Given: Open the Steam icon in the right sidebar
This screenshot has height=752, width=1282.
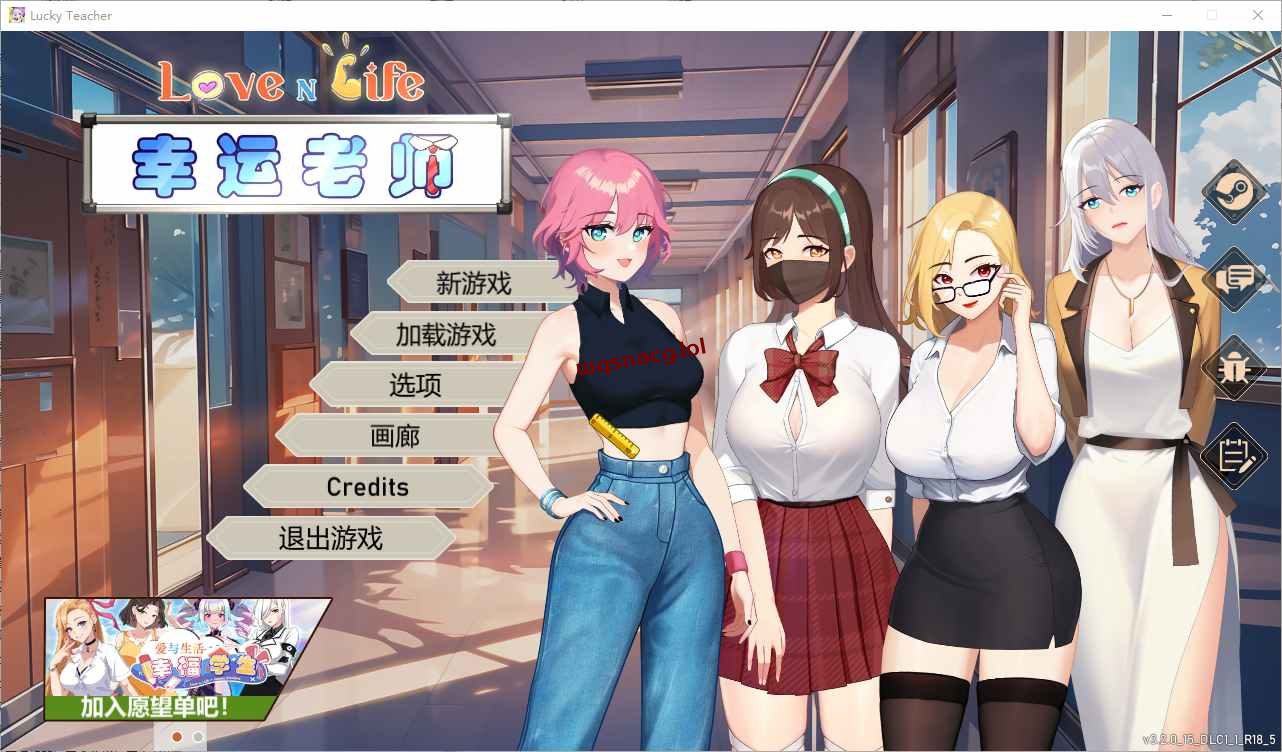Looking at the screenshot, I should point(1232,192).
